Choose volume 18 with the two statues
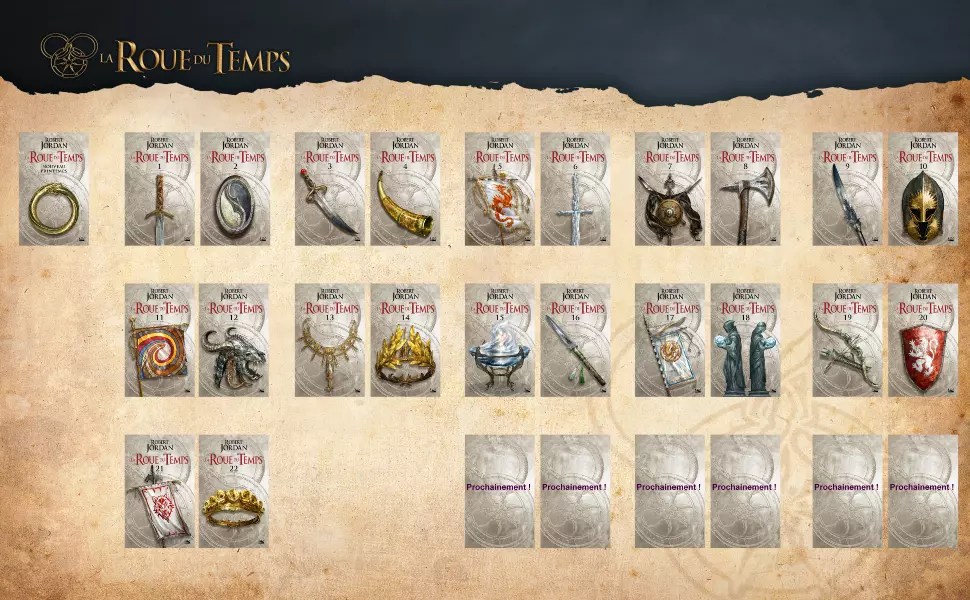The width and height of the screenshot is (970, 600). pos(745,340)
